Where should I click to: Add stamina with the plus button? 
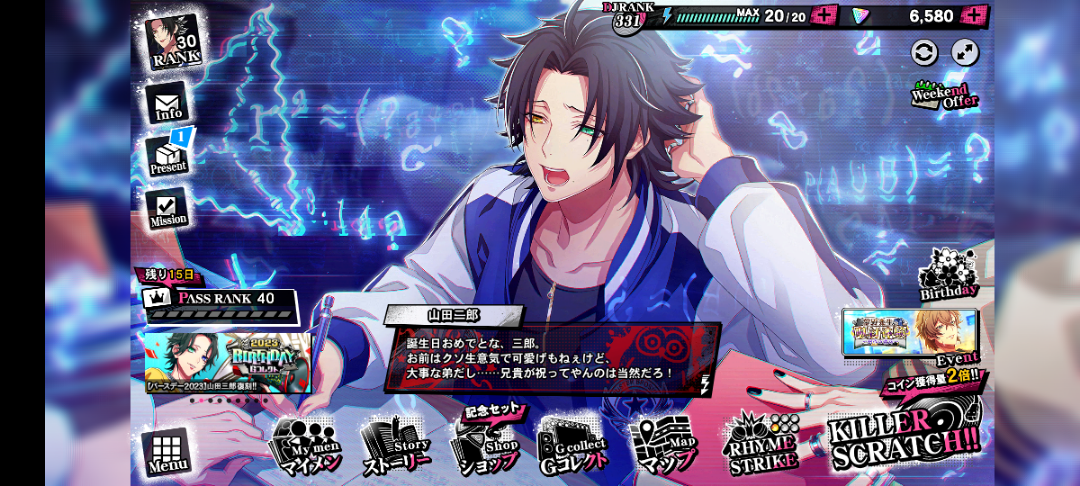824,15
